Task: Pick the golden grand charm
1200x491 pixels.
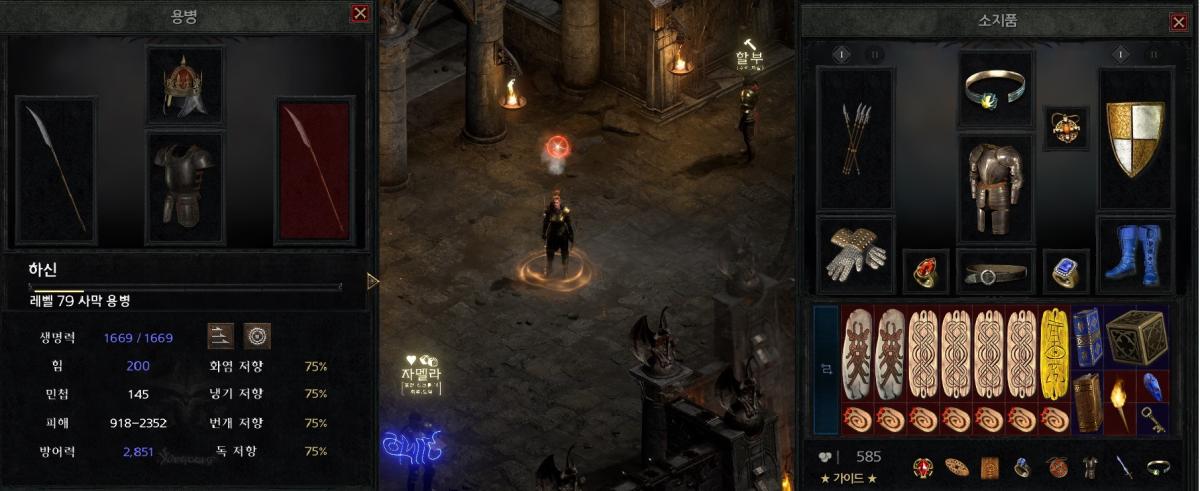Action: 1053,354
